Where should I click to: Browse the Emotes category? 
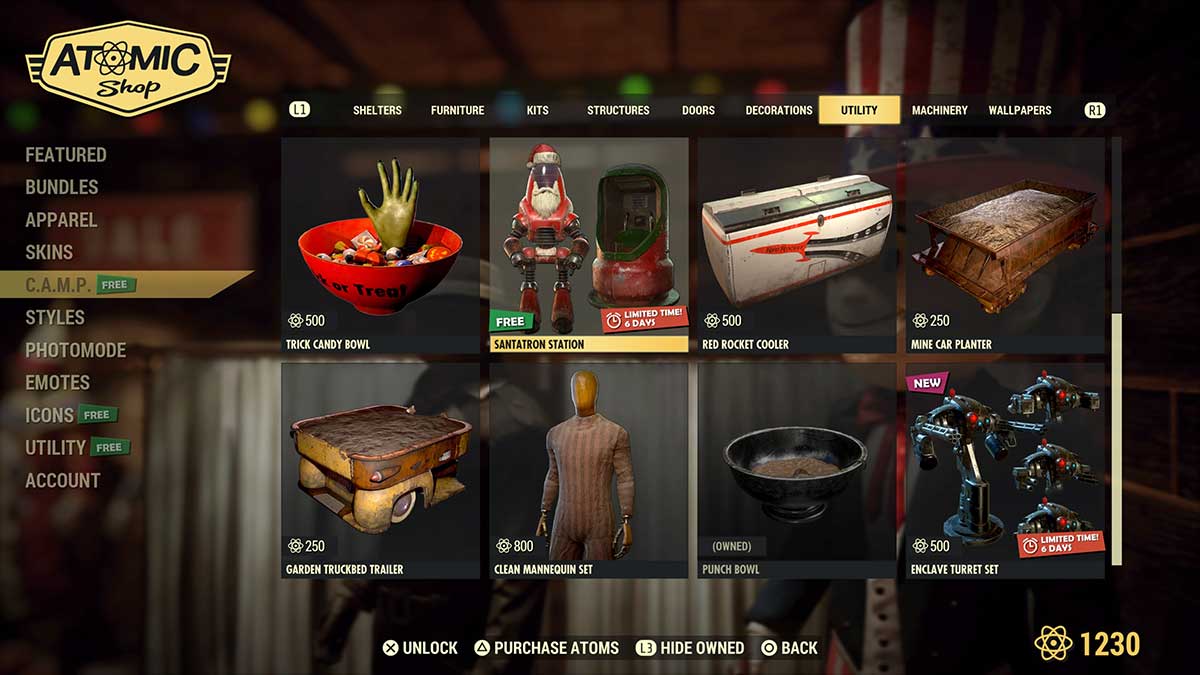pyautogui.click(x=58, y=382)
